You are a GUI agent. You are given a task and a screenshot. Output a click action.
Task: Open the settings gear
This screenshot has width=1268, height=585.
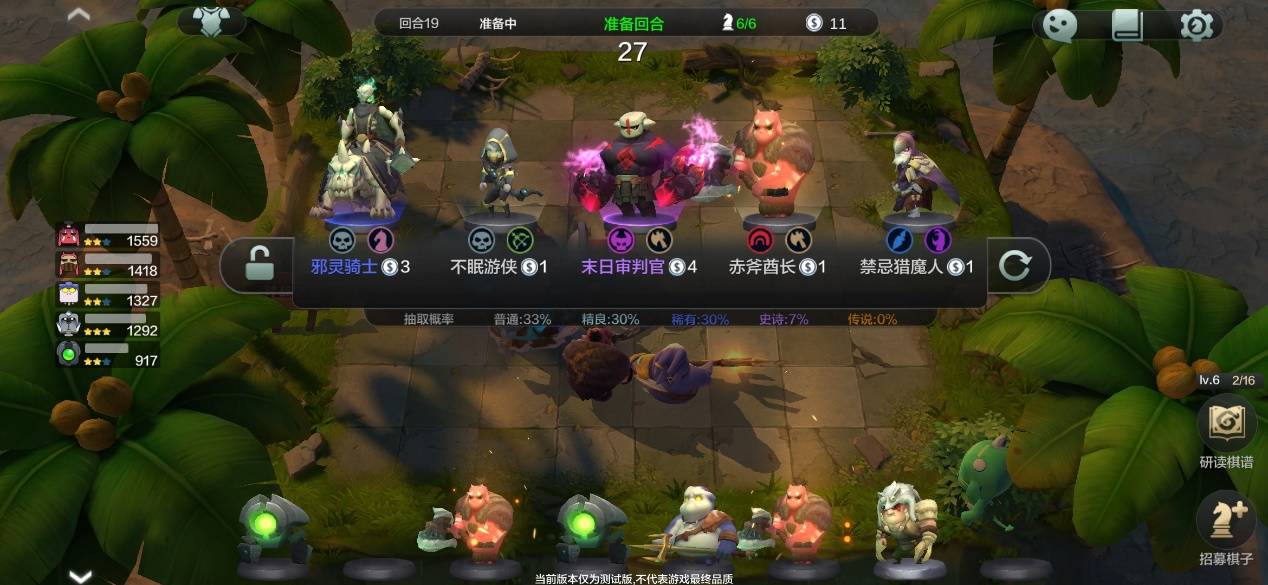[1196, 25]
